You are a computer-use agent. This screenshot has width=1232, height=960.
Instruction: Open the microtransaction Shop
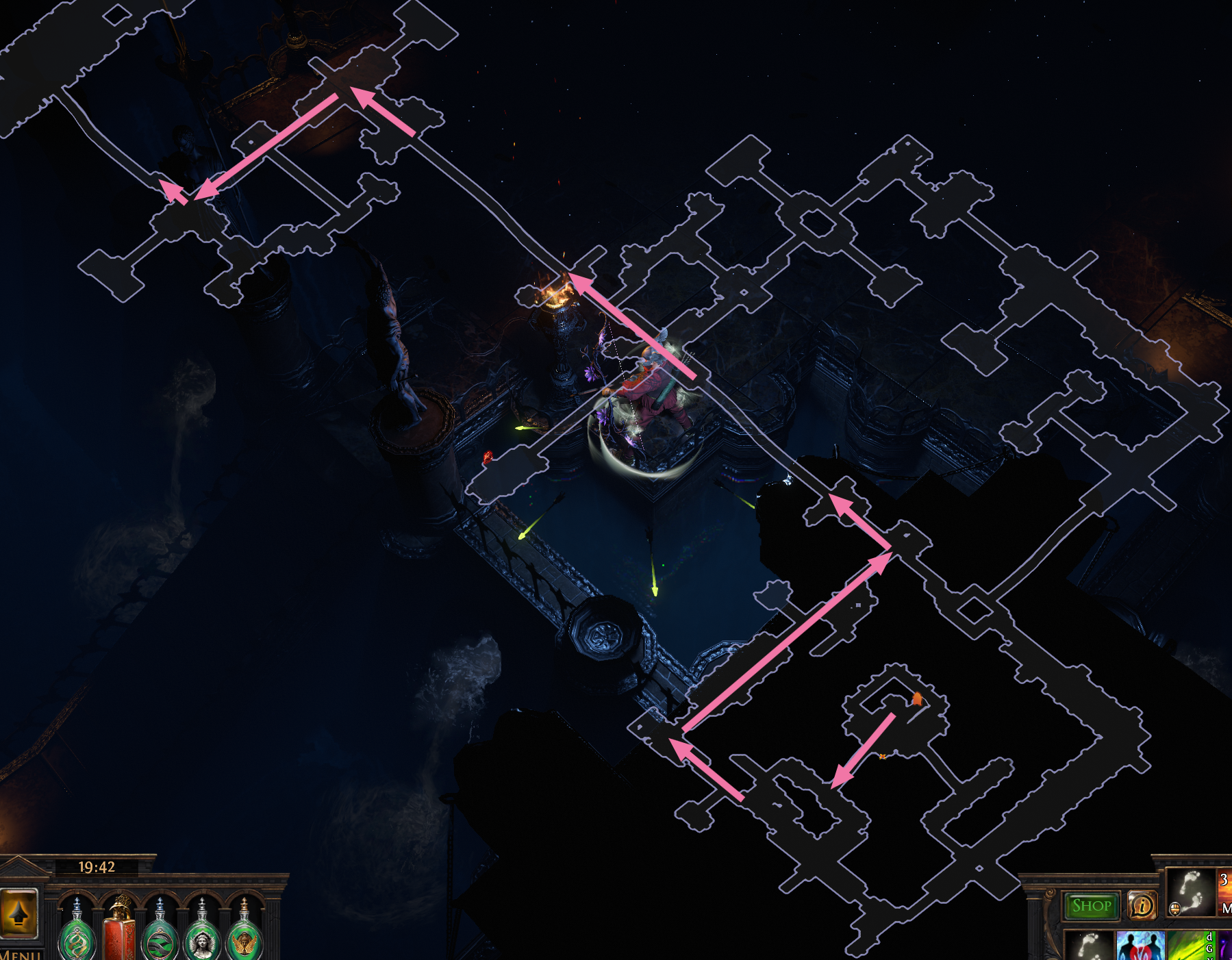coord(1092,906)
